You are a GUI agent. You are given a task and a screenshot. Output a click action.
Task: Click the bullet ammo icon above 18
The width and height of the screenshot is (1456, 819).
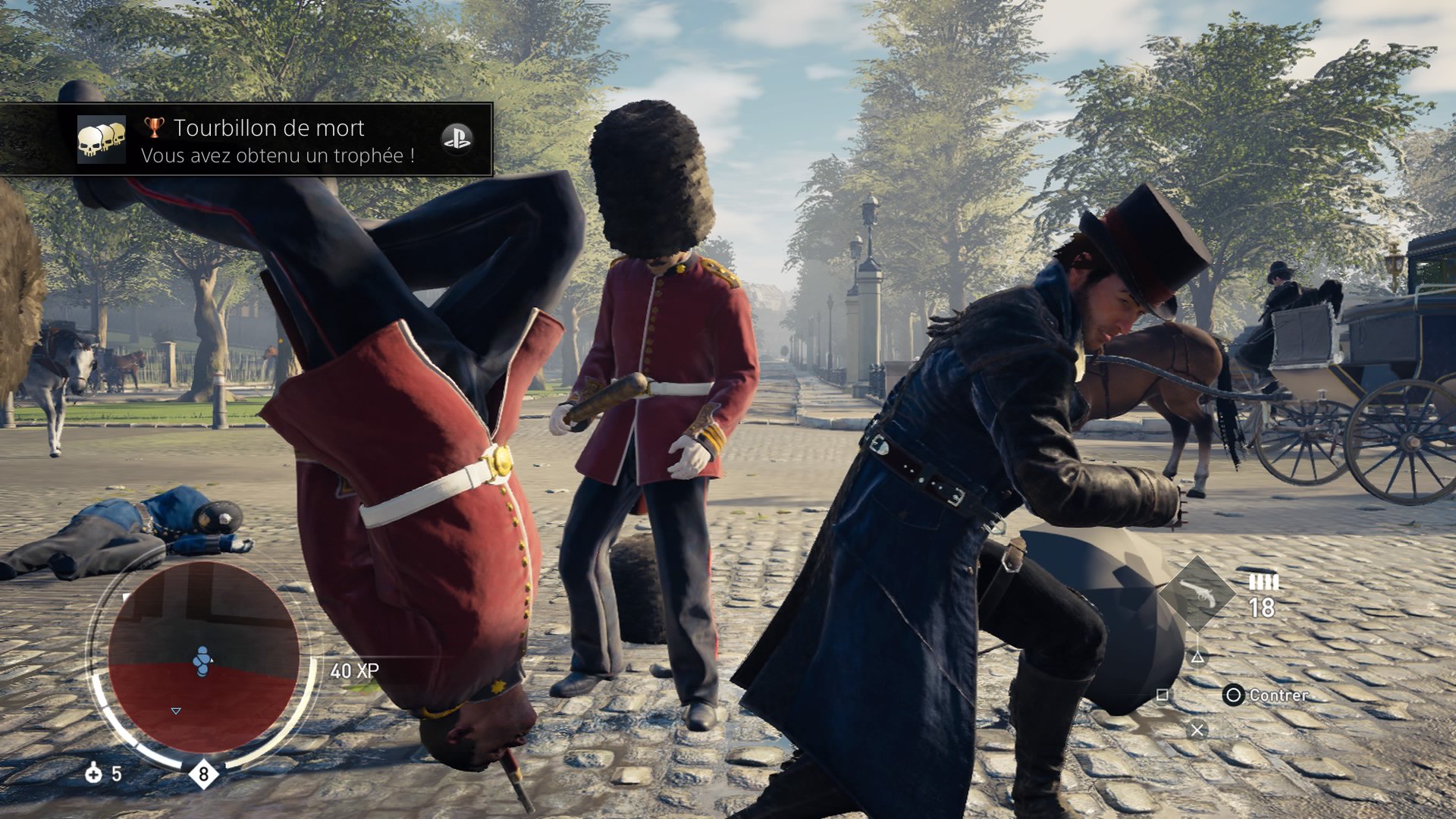point(1263,582)
